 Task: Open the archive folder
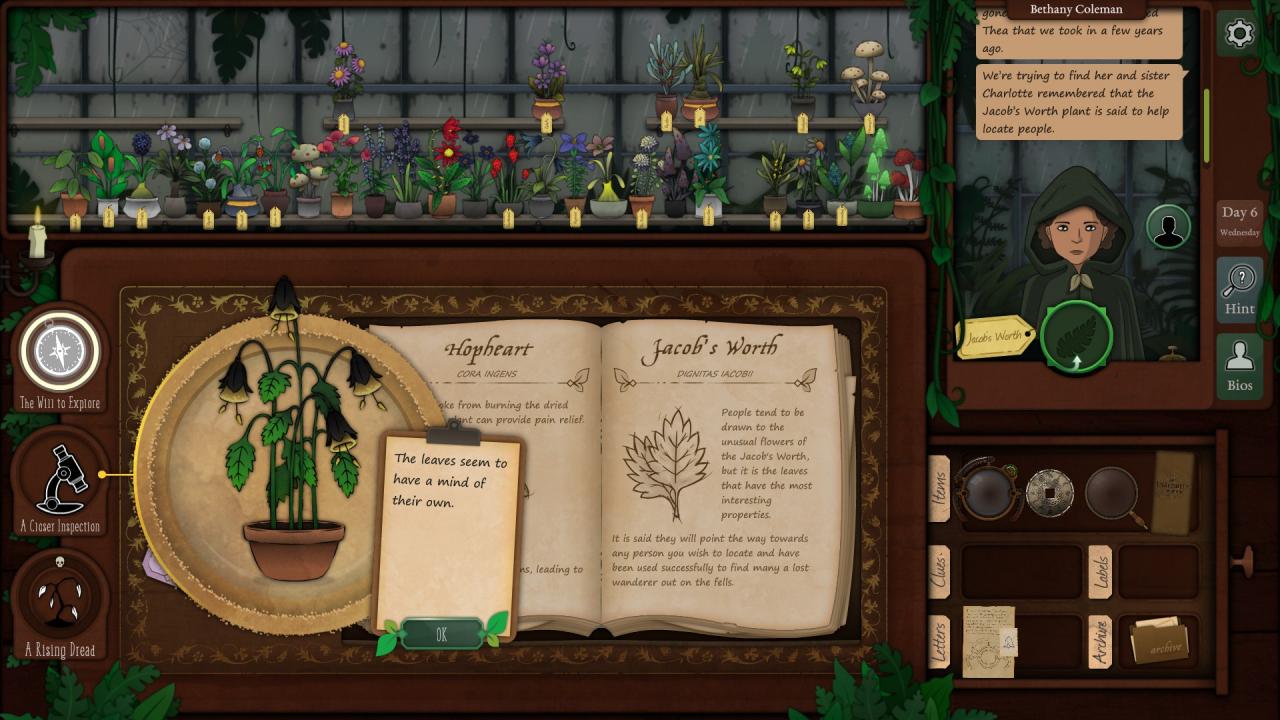pos(1158,642)
